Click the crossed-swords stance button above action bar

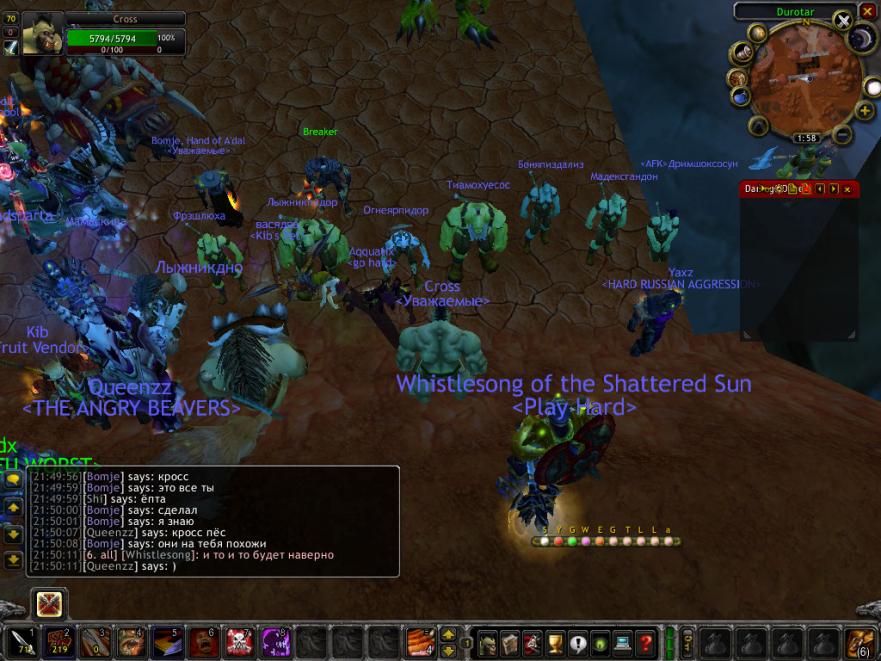(49, 603)
